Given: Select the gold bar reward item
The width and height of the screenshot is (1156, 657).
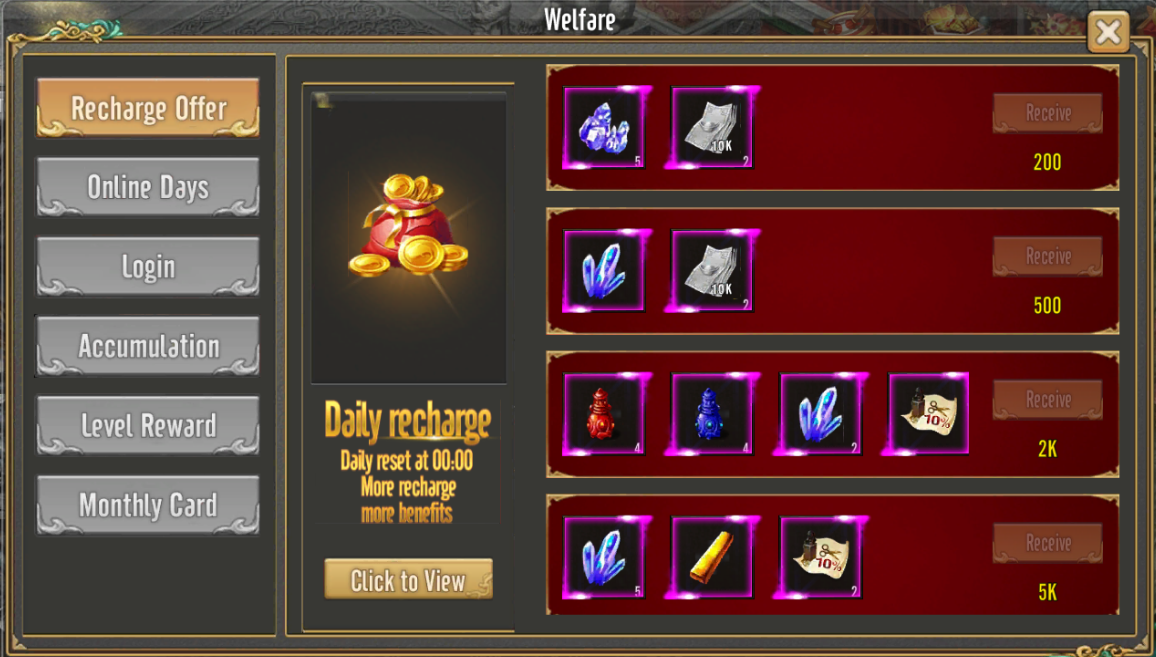Looking at the screenshot, I should [x=712, y=557].
